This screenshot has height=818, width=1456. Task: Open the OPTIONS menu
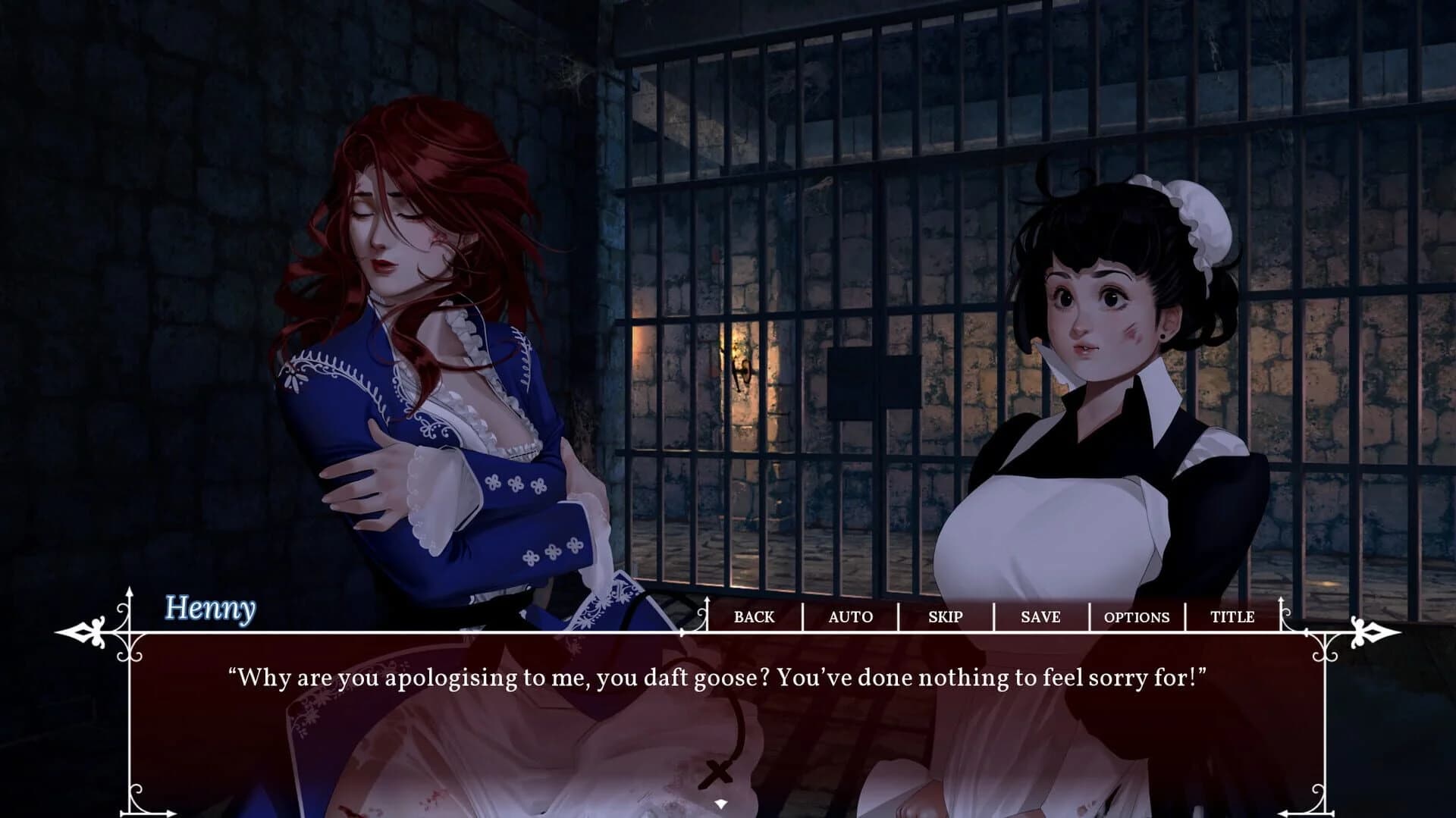click(1136, 617)
